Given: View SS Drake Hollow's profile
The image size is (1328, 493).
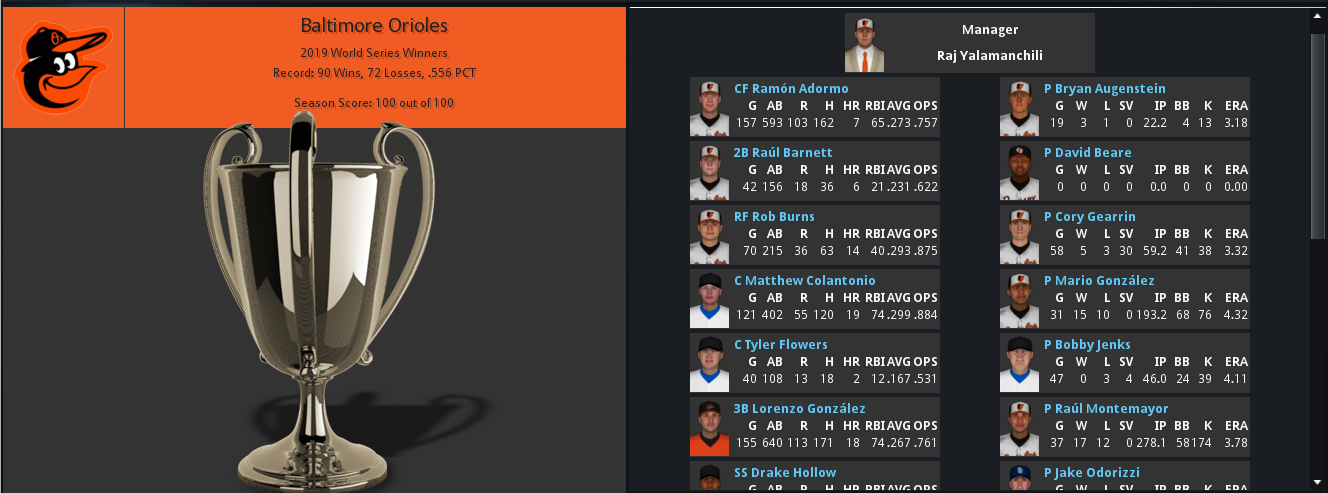Looking at the screenshot, I should coord(785,472).
